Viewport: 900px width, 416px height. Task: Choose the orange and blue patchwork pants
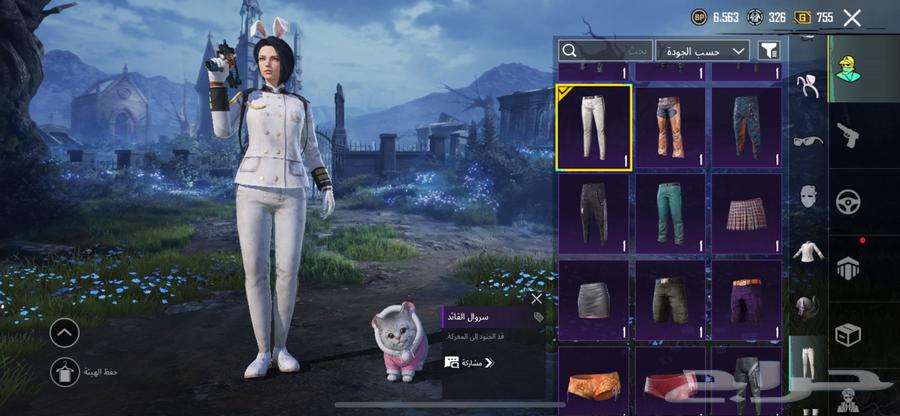(x=670, y=127)
